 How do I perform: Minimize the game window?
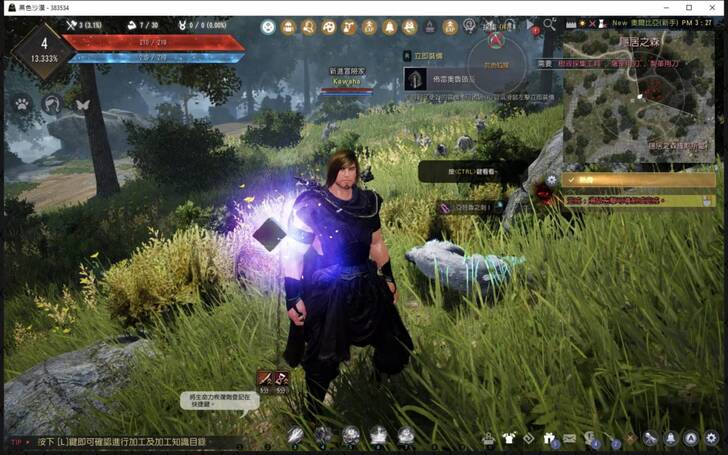pyautogui.click(x=662, y=7)
